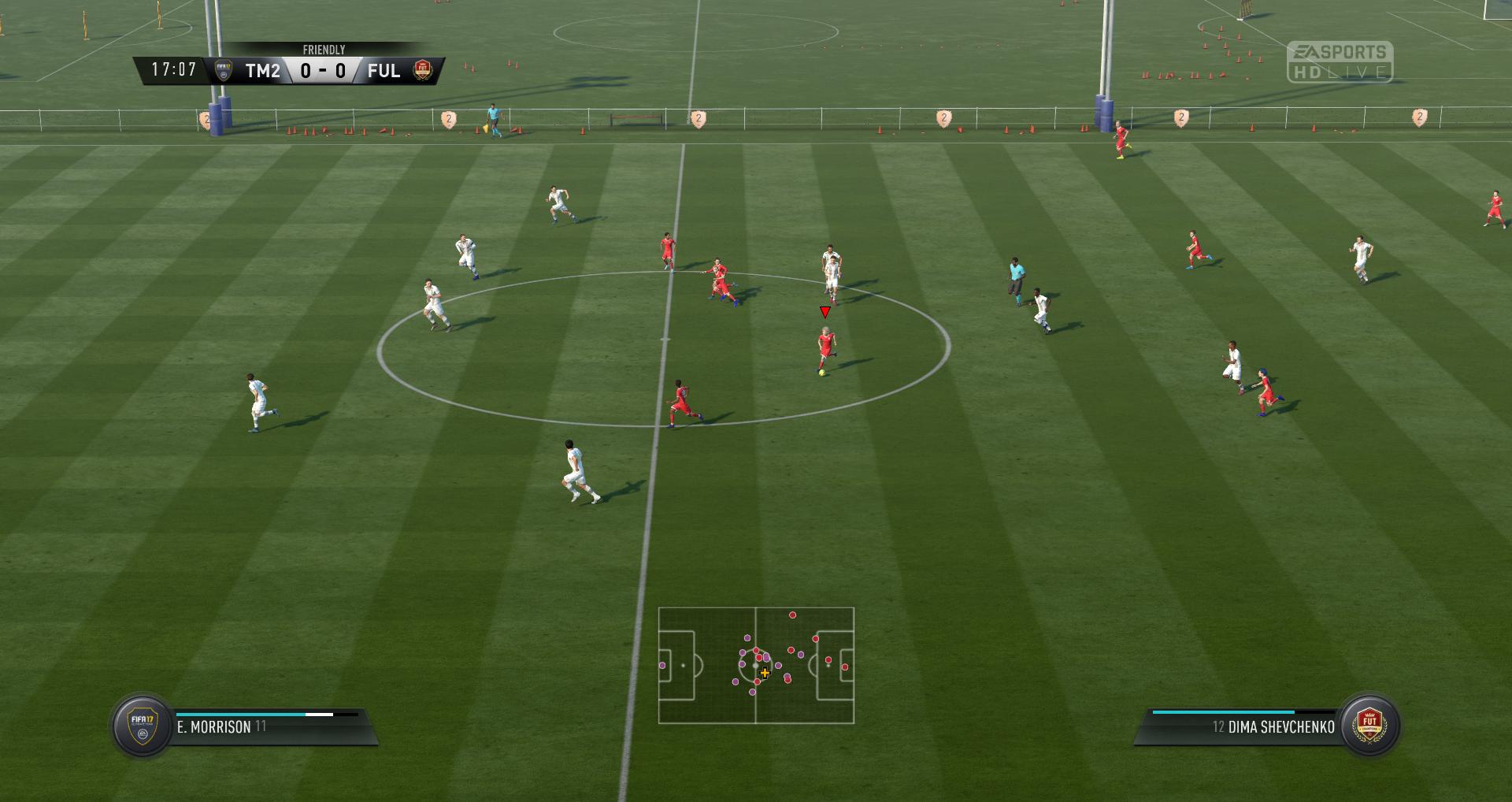Screen dimensions: 1512x802
Task: Expand the FUL team name panel
Action: (x=384, y=69)
